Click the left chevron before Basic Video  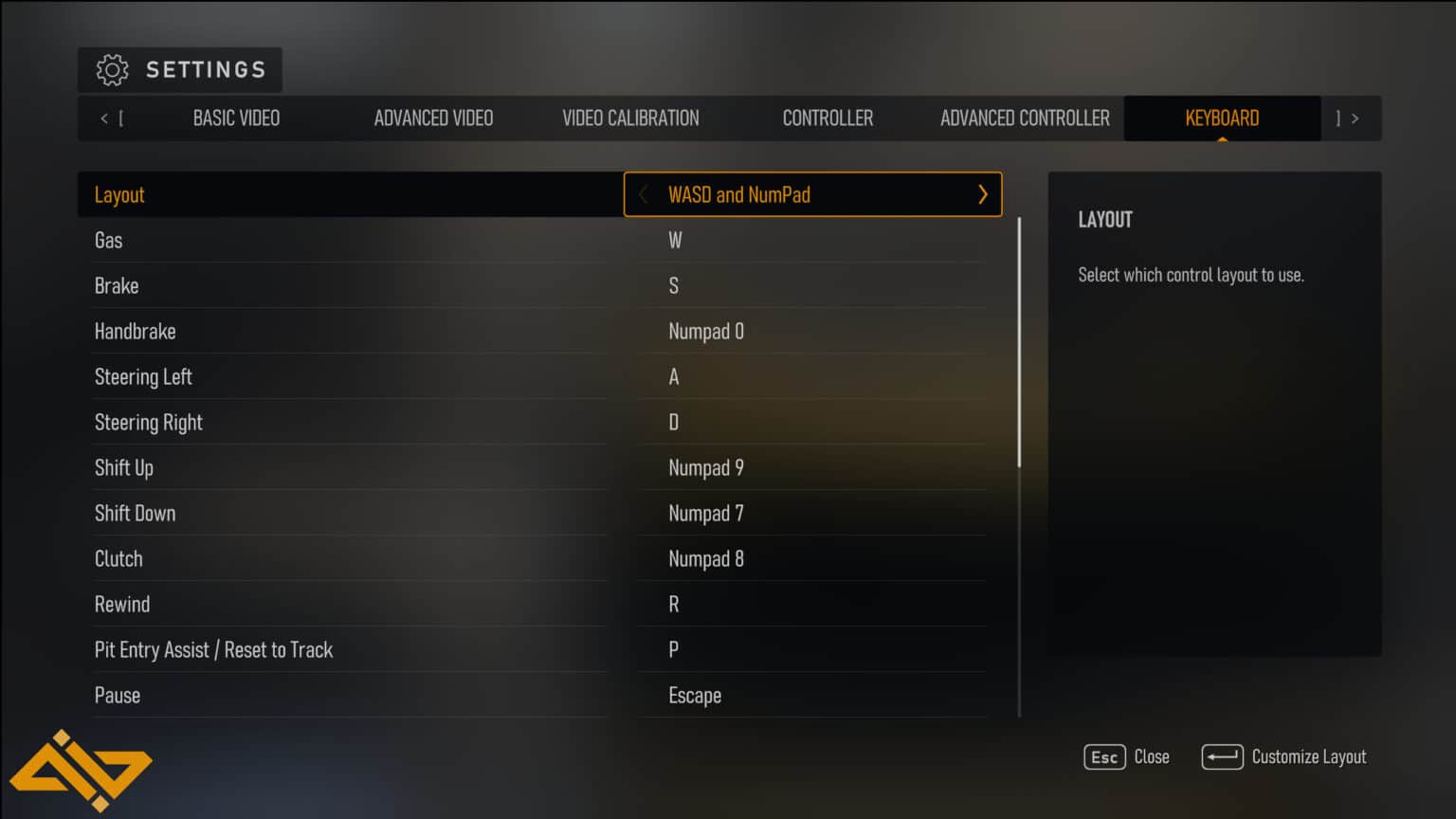tap(104, 118)
